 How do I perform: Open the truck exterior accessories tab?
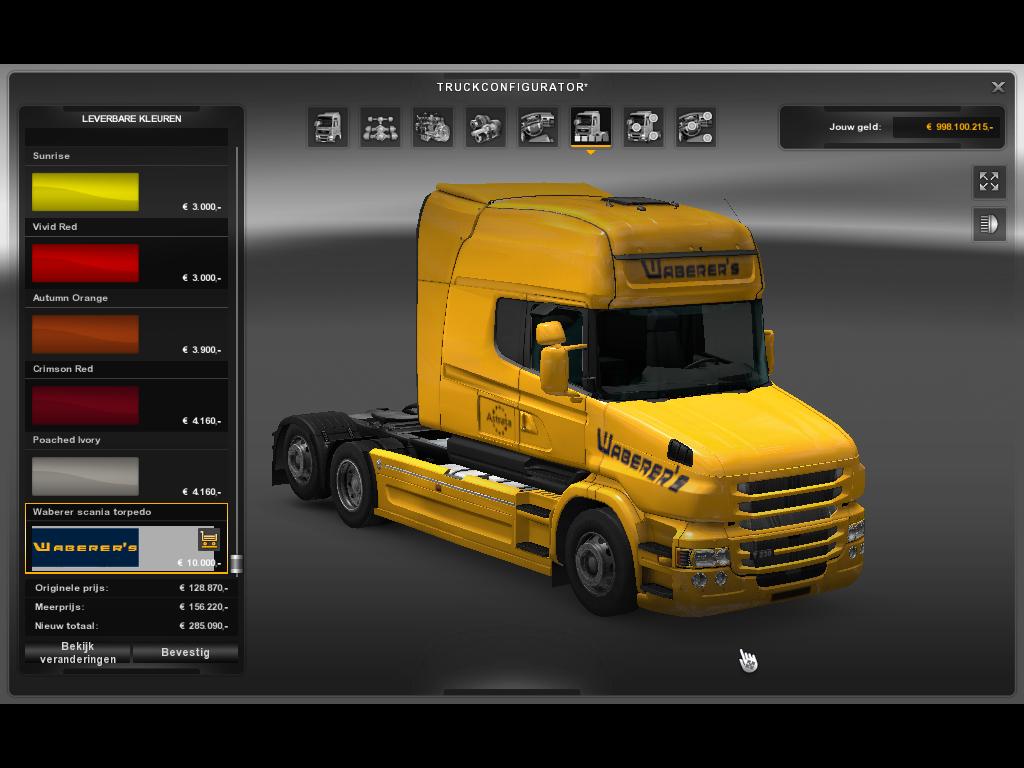pyautogui.click(x=643, y=127)
